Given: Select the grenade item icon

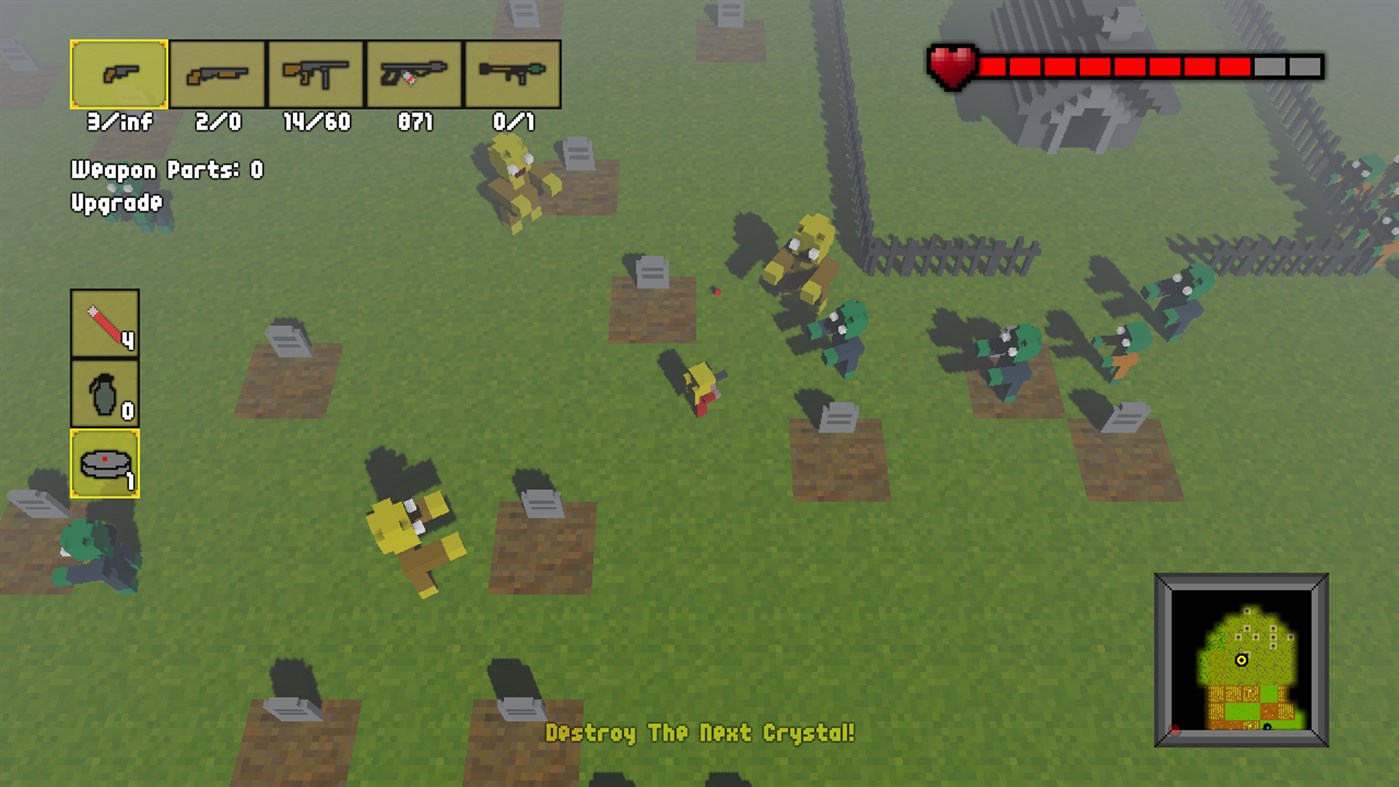Looking at the screenshot, I should [x=104, y=392].
